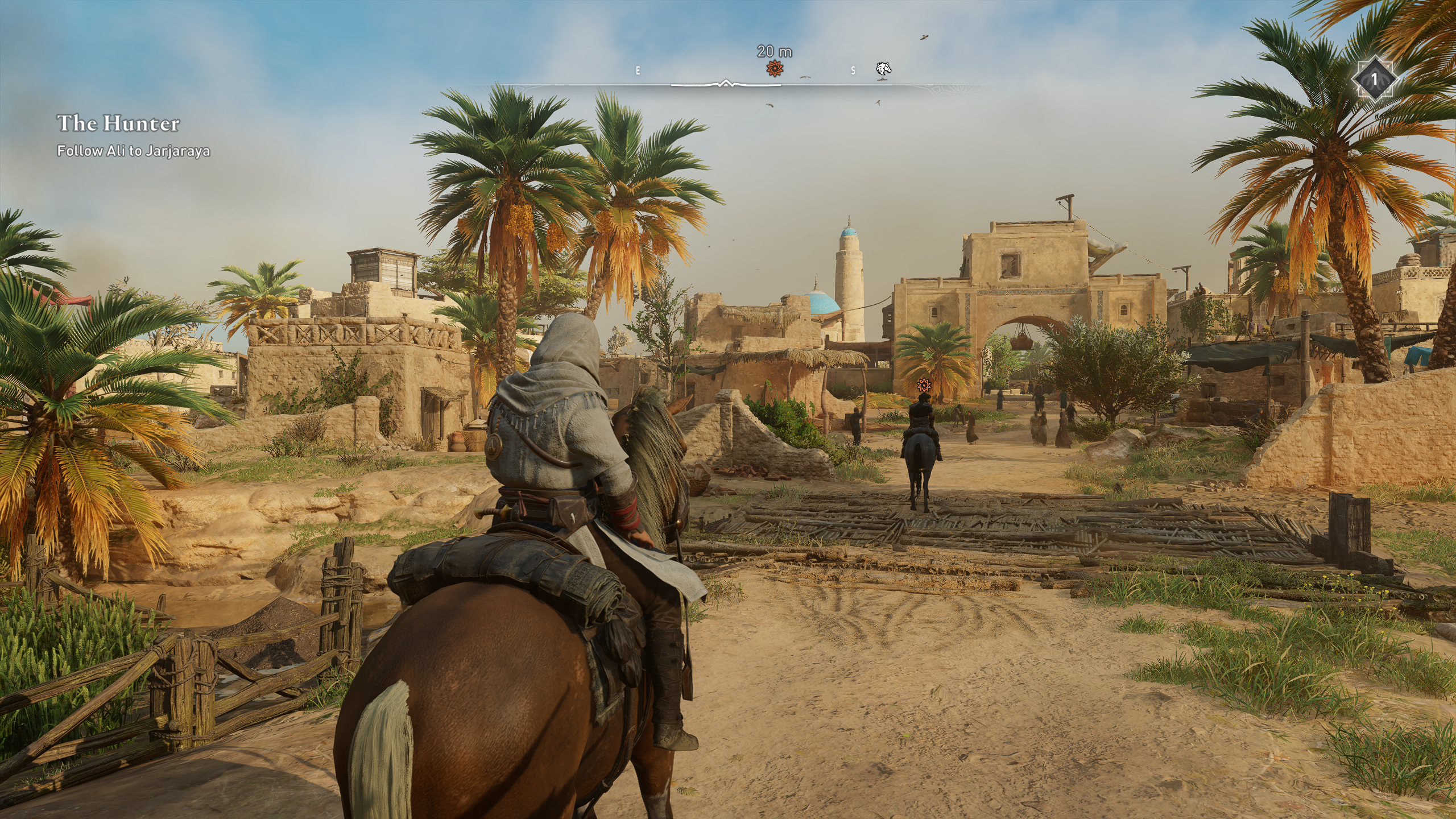Select the orange objective marker on the compass

pos(773,69)
